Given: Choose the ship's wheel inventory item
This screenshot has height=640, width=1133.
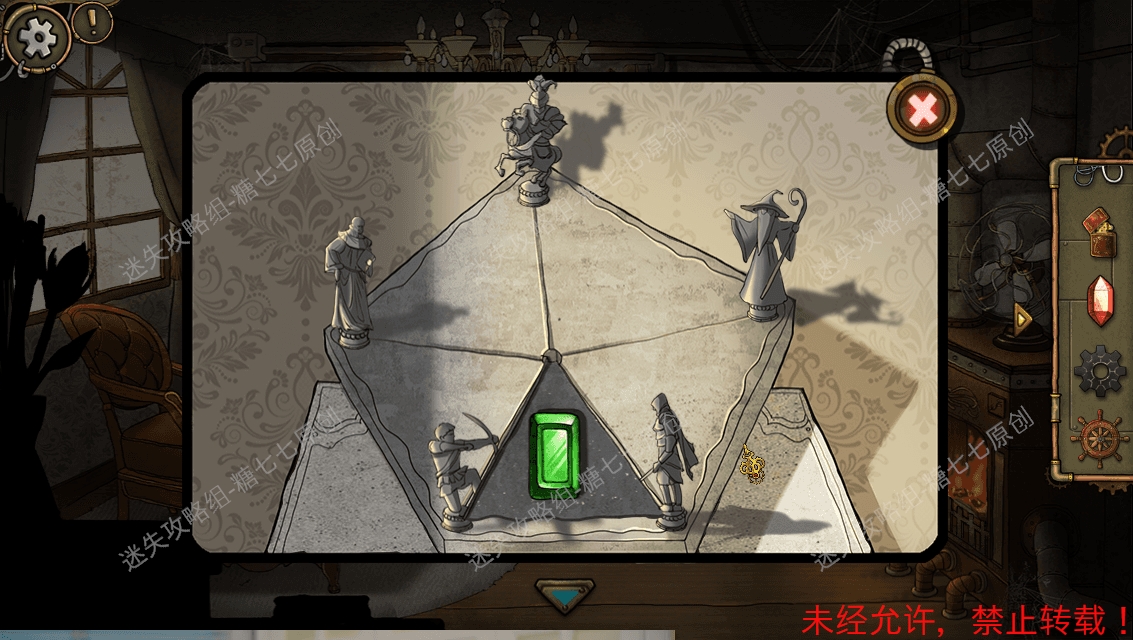Looking at the screenshot, I should 1098,440.
